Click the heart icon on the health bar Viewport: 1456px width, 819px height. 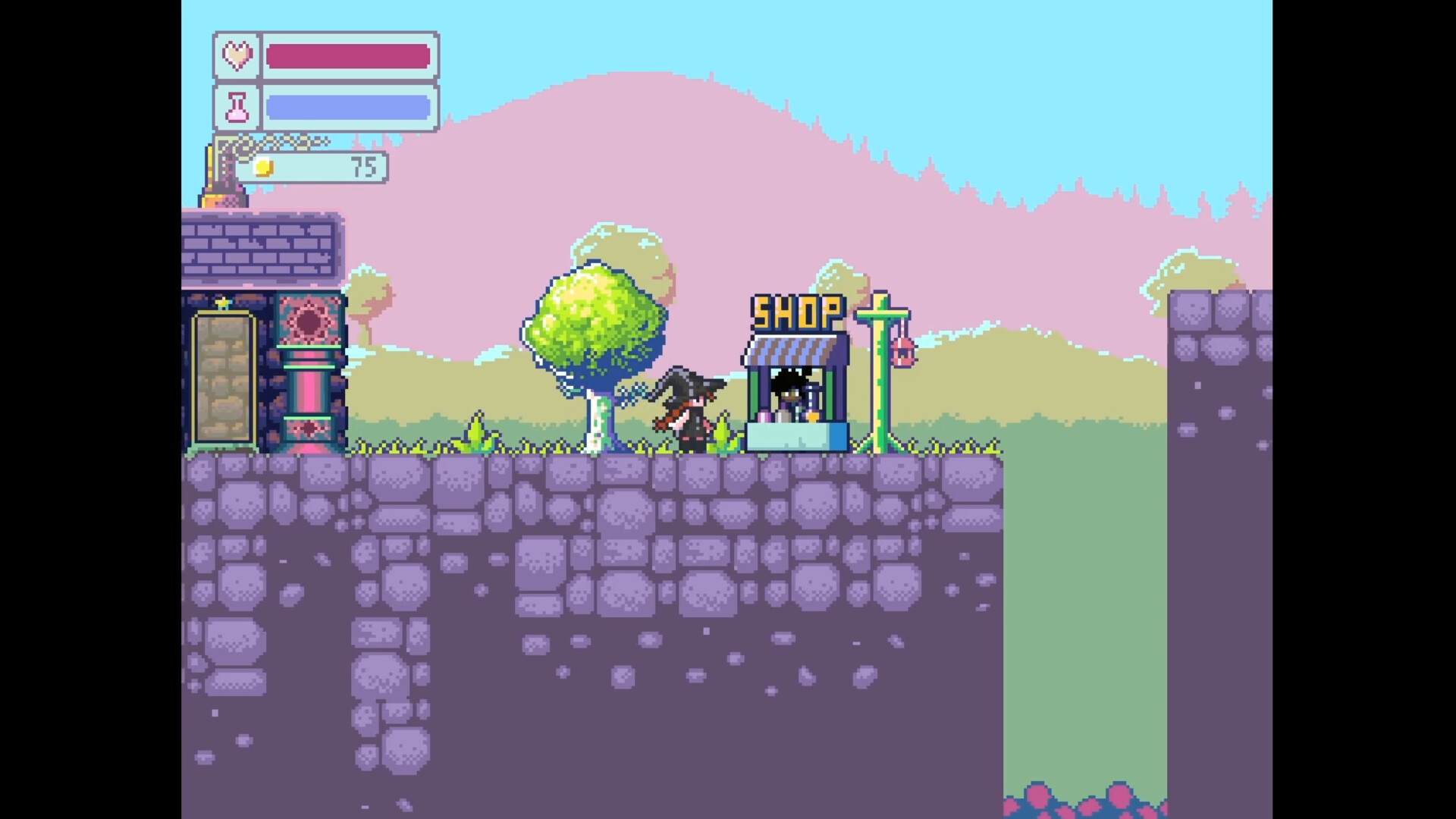(x=236, y=55)
